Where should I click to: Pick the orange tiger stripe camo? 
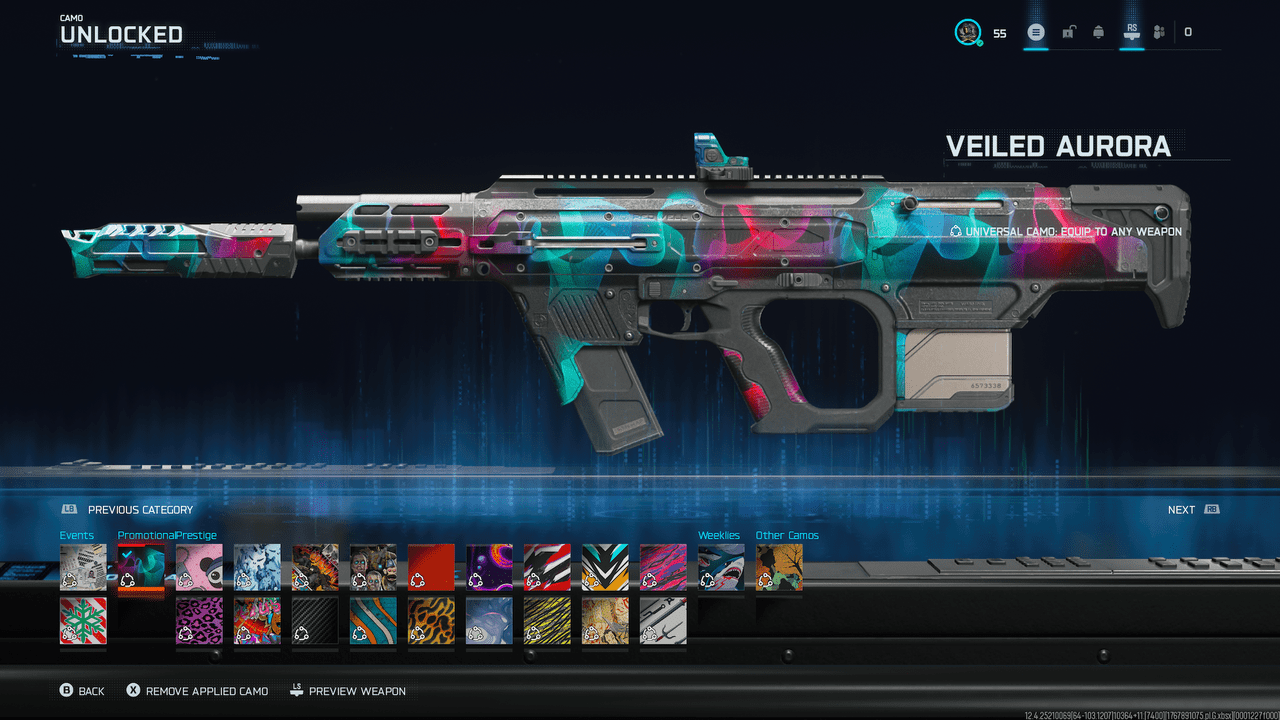pyautogui.click(x=431, y=621)
